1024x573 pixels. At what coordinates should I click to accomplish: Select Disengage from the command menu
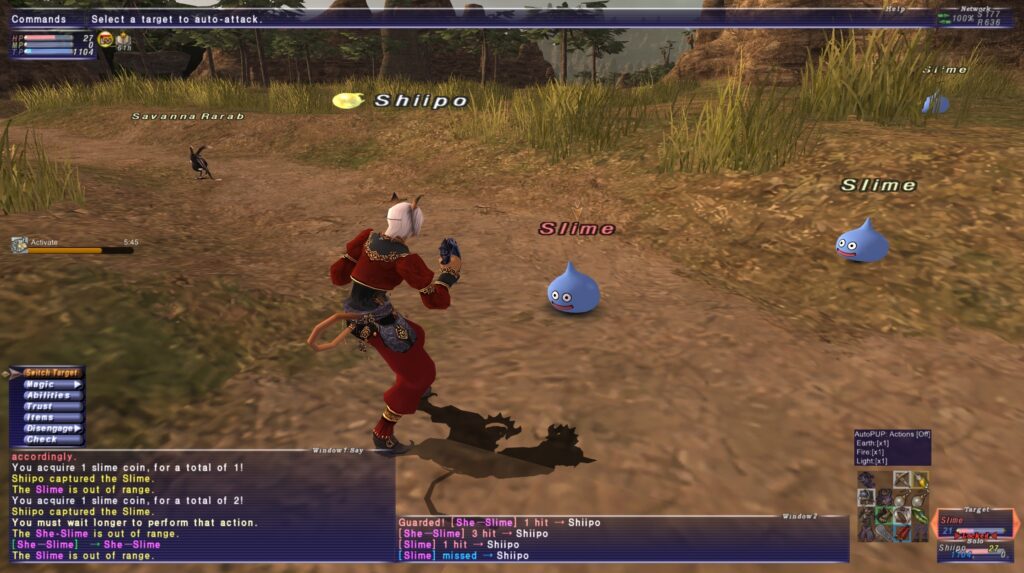(50, 428)
